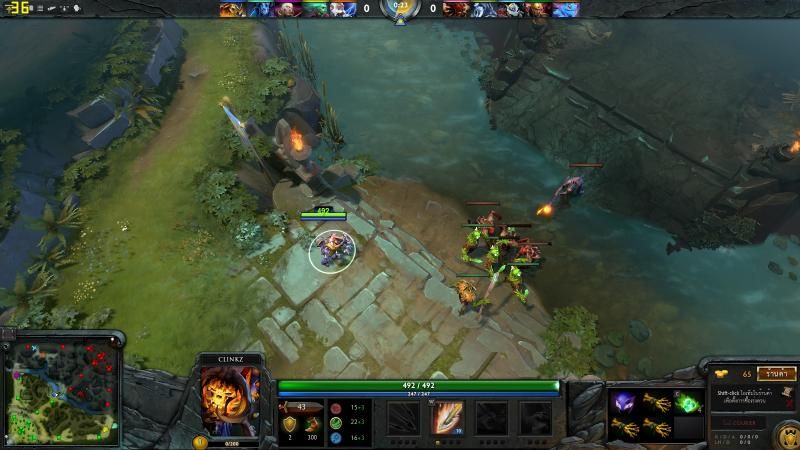Activate the Searing Arrows ability
The height and width of the screenshot is (450, 800).
coord(447,417)
